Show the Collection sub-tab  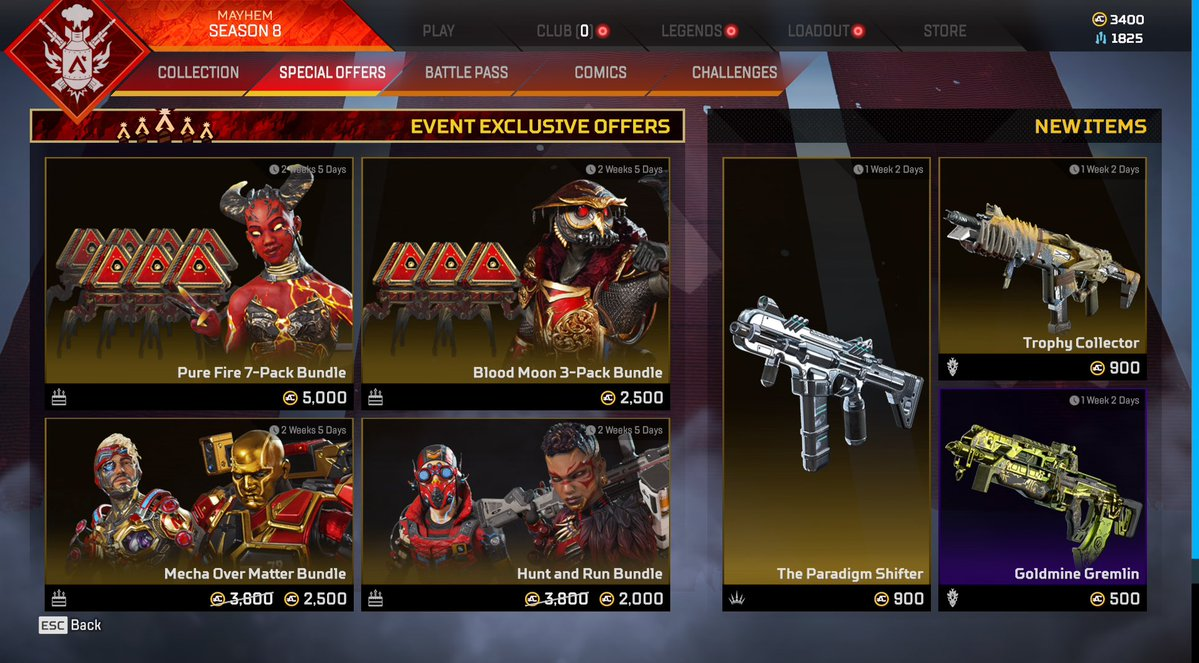click(x=198, y=73)
